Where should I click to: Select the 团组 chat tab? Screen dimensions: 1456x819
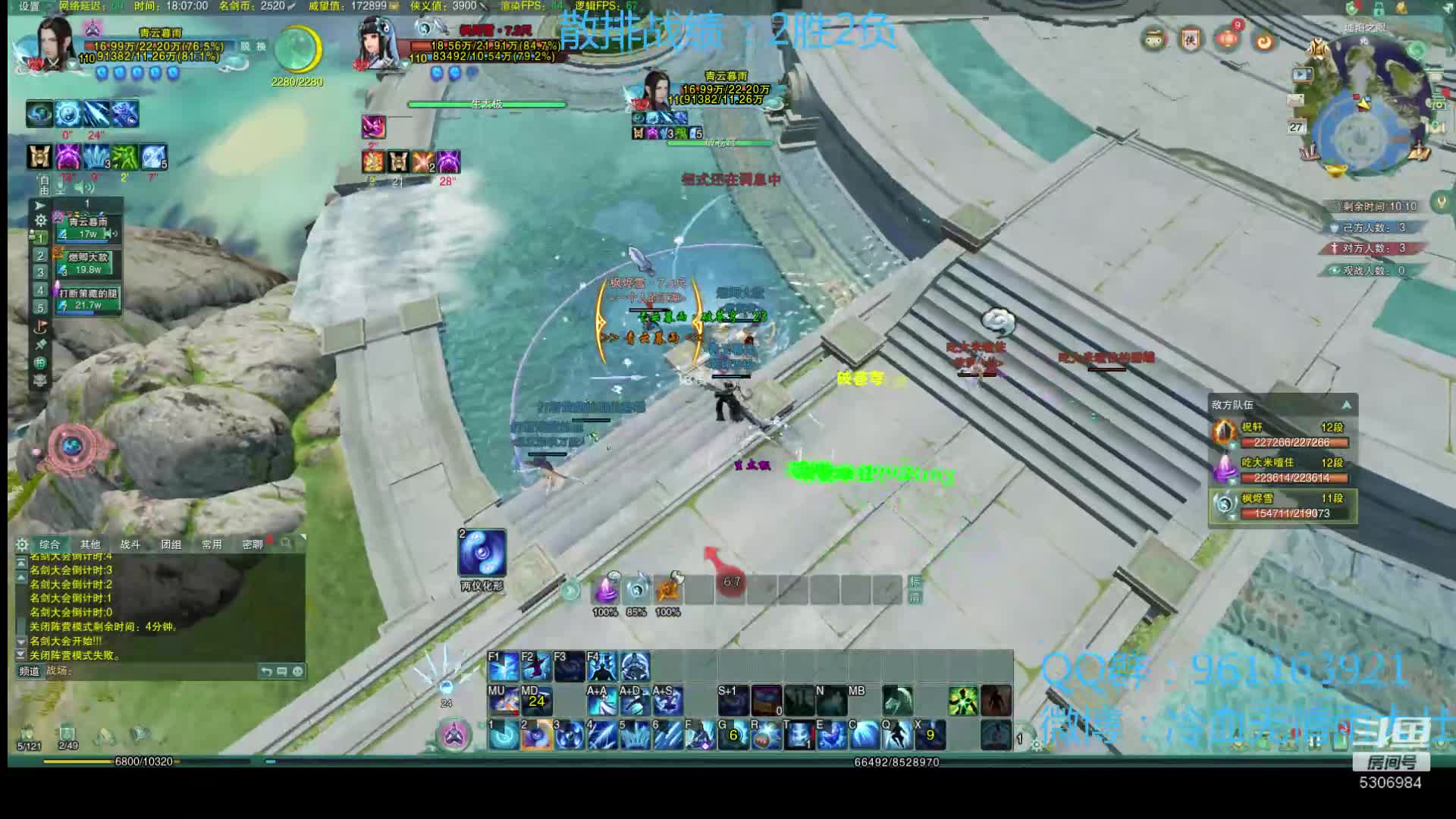[x=171, y=544]
